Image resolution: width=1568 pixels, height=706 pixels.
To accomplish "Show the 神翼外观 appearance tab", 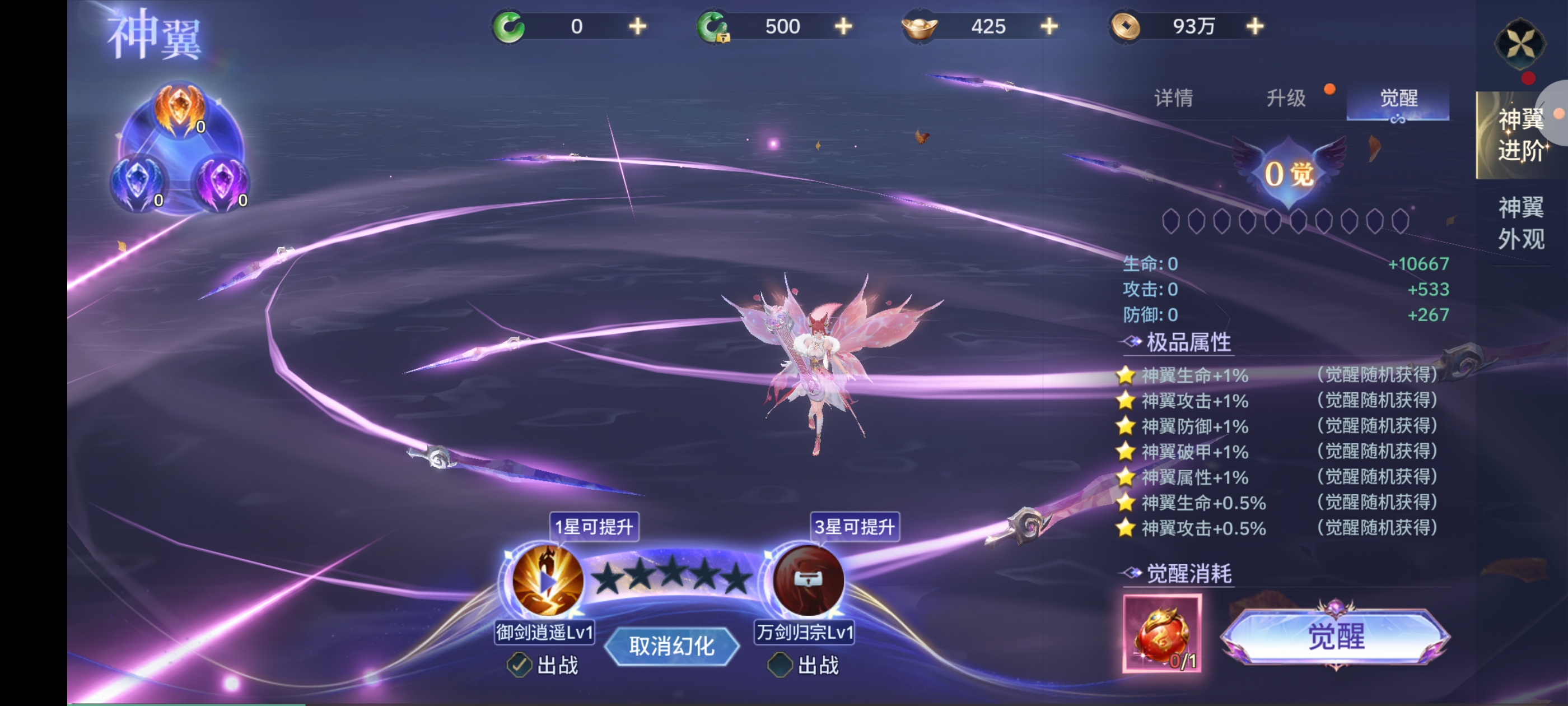I will click(x=1520, y=223).
